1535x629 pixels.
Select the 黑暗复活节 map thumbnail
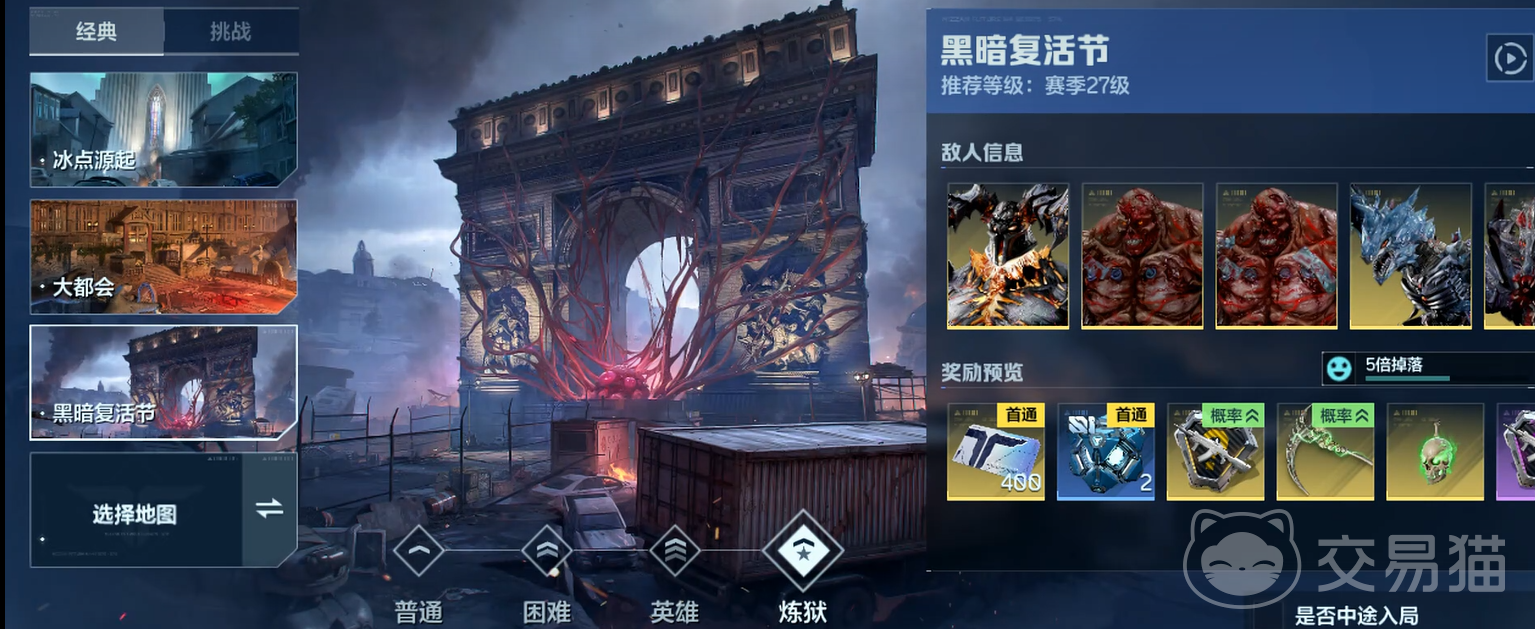coord(163,382)
